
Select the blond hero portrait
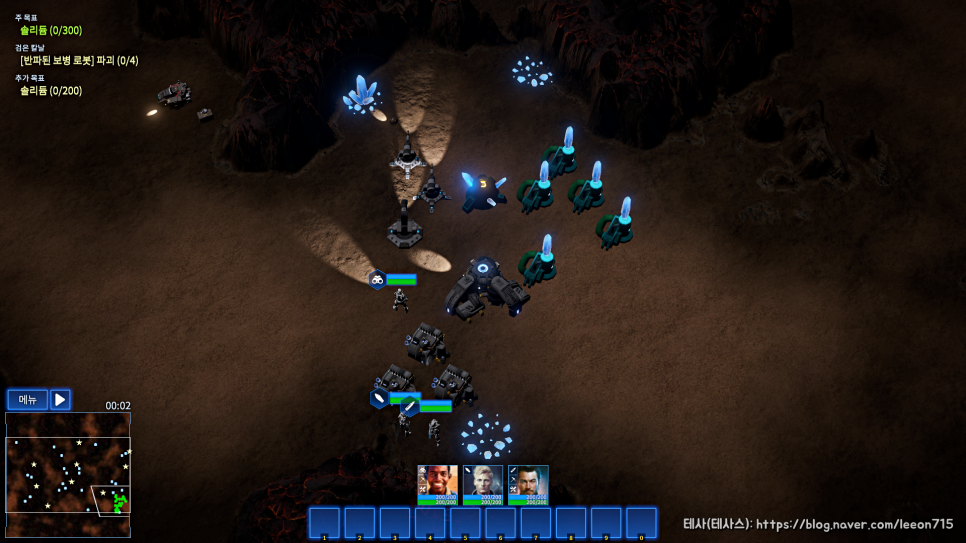point(483,484)
